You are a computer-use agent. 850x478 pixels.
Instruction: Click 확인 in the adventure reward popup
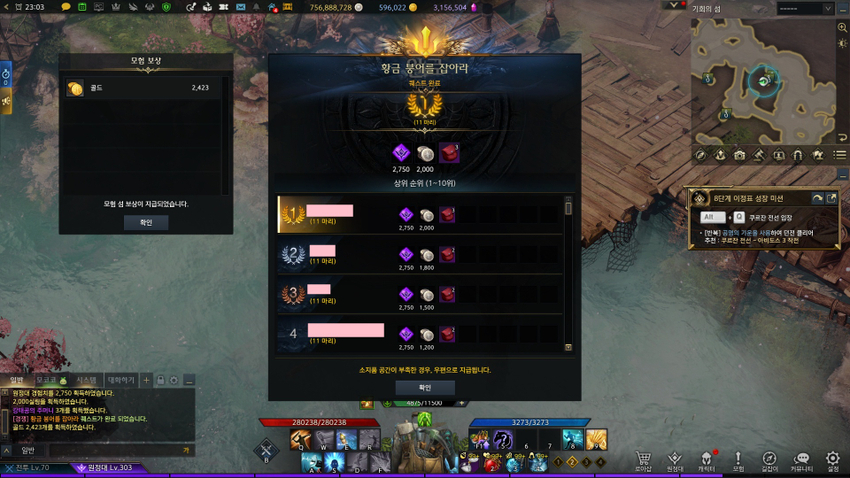[x=146, y=222]
